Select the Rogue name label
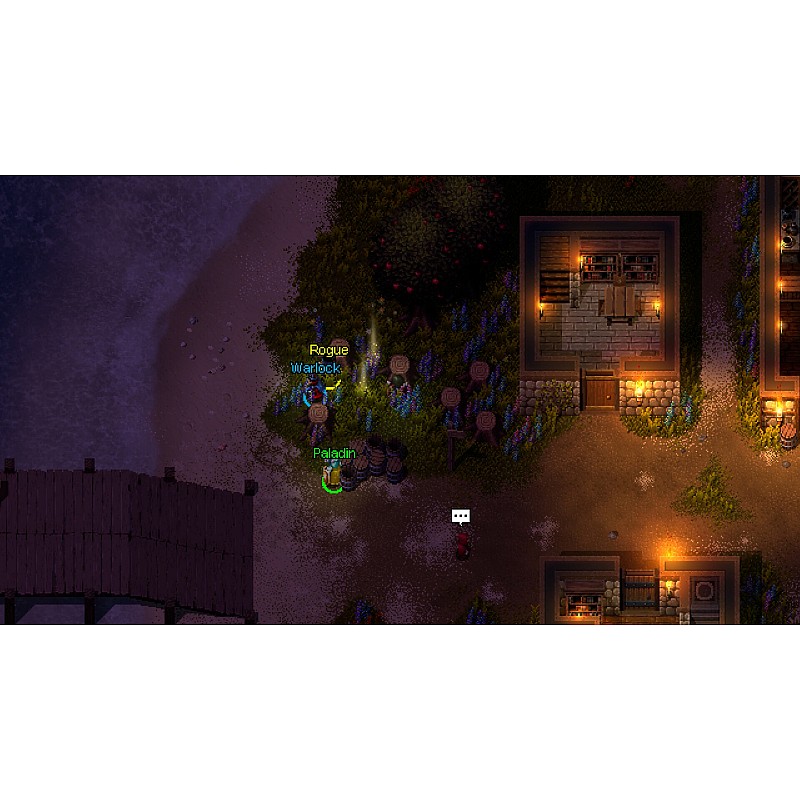This screenshot has height=800, width=800. point(328,350)
